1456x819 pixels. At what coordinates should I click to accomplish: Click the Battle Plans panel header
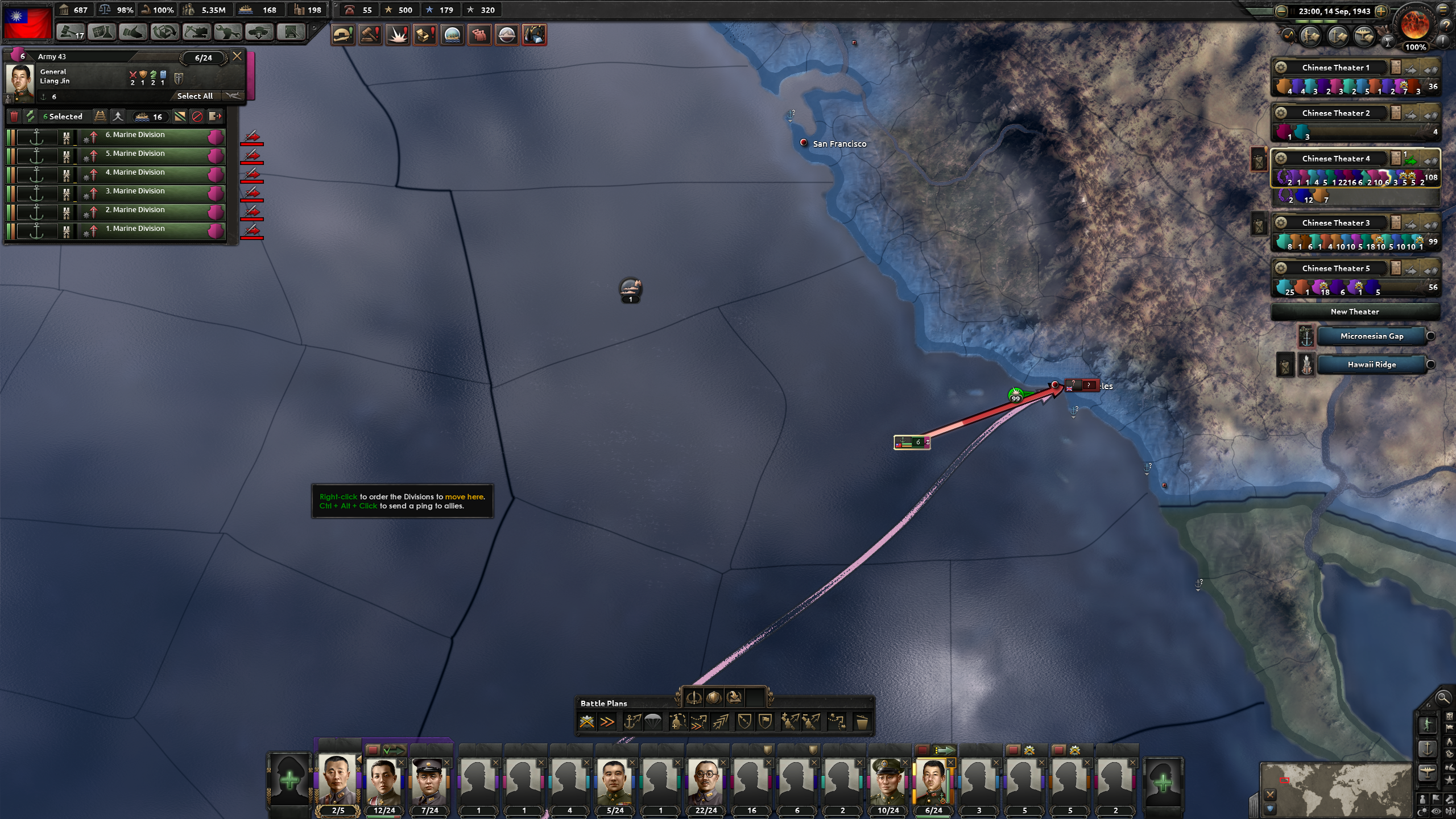point(603,704)
